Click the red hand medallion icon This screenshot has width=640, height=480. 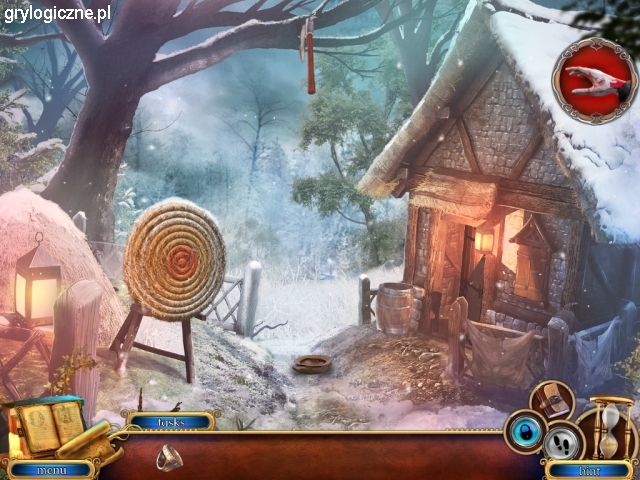[x=596, y=80]
